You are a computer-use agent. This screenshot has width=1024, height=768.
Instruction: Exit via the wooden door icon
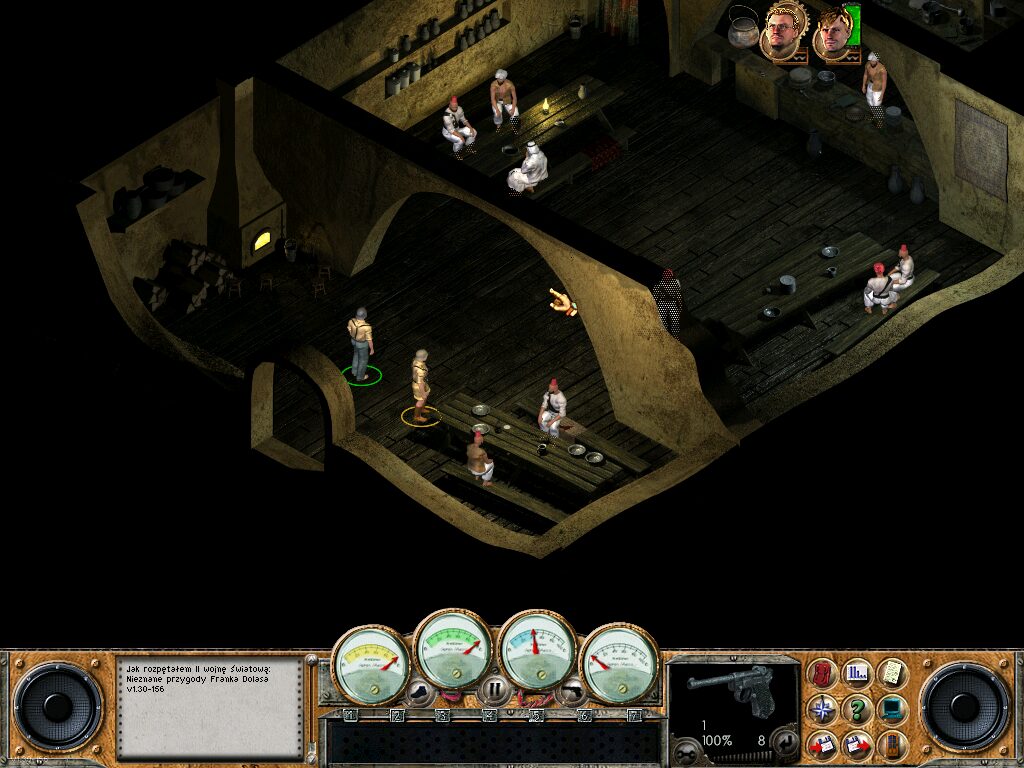tap(891, 745)
